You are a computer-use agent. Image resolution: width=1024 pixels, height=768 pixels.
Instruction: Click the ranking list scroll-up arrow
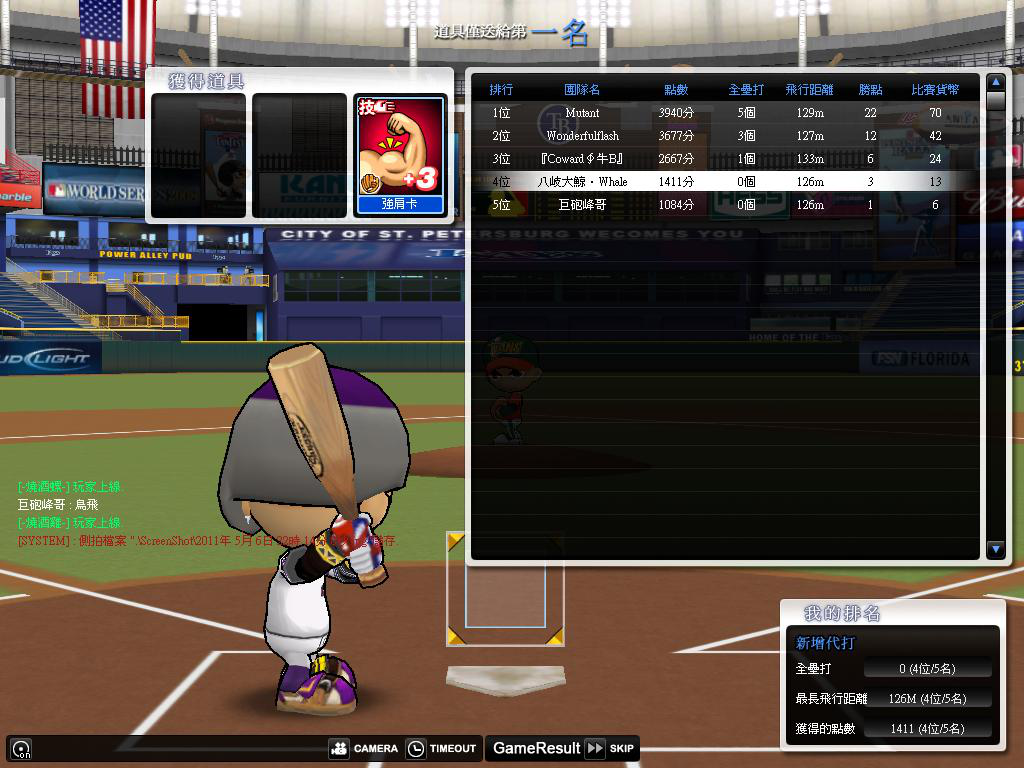click(995, 82)
